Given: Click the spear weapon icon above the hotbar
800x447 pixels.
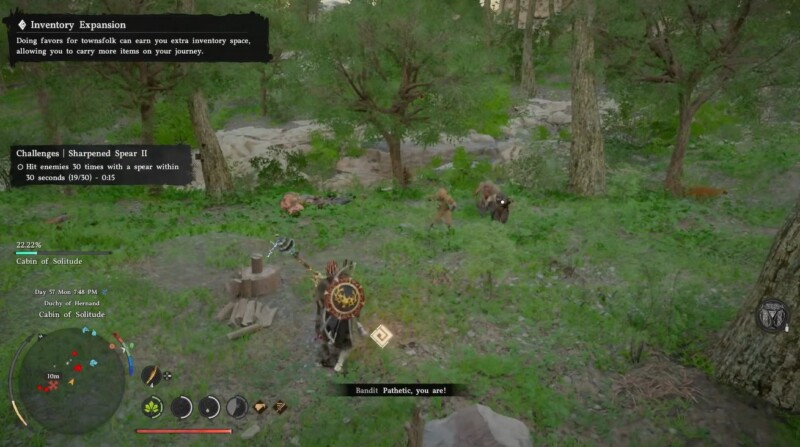Looking at the screenshot, I should click(150, 375).
